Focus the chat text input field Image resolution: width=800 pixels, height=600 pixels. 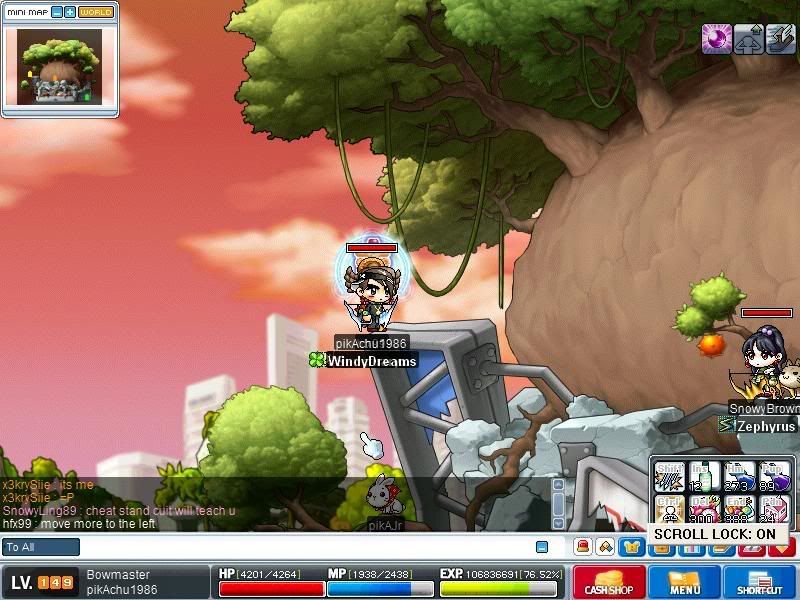[x=300, y=547]
